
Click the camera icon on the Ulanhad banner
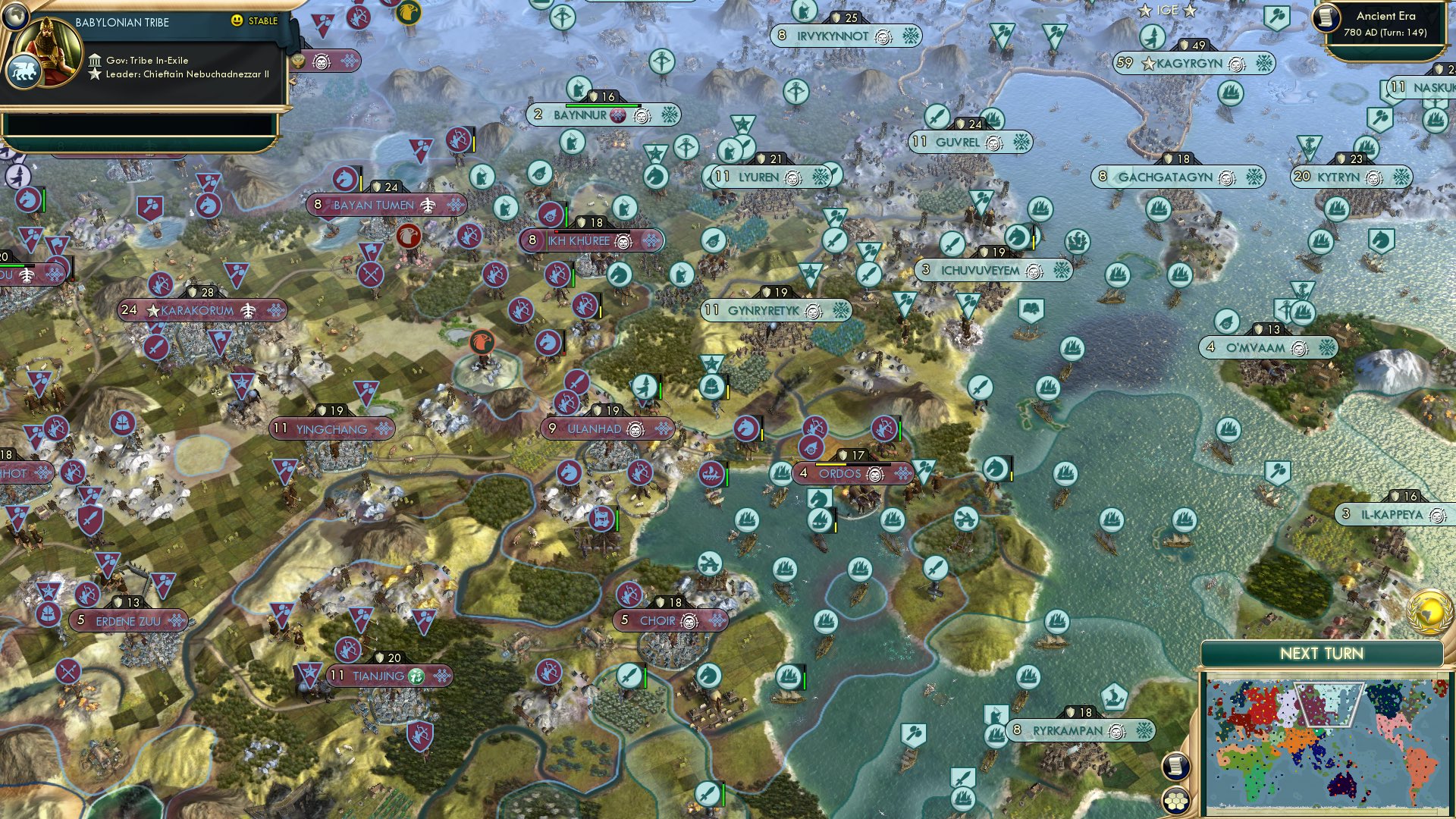[634, 428]
